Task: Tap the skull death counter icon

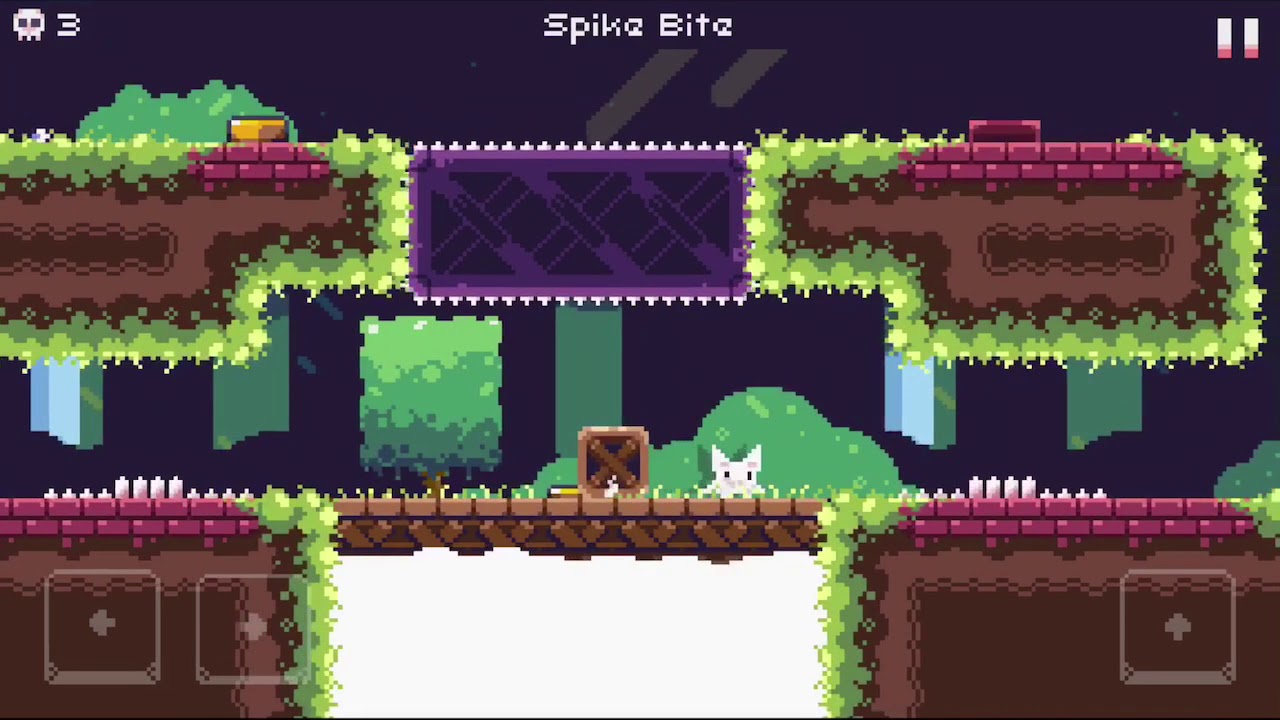Action: pyautogui.click(x=28, y=25)
